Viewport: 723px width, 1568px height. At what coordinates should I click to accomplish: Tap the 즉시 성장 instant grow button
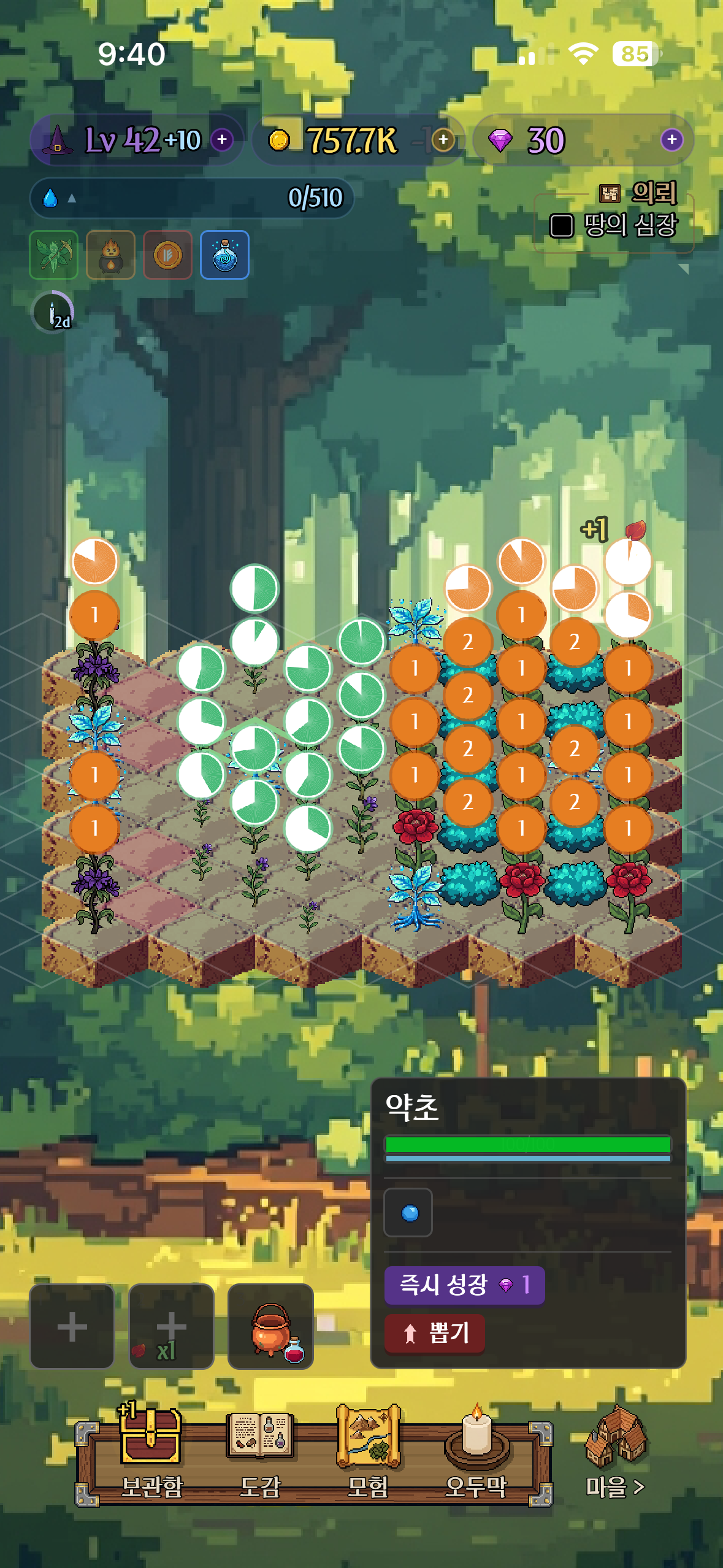tap(464, 1284)
